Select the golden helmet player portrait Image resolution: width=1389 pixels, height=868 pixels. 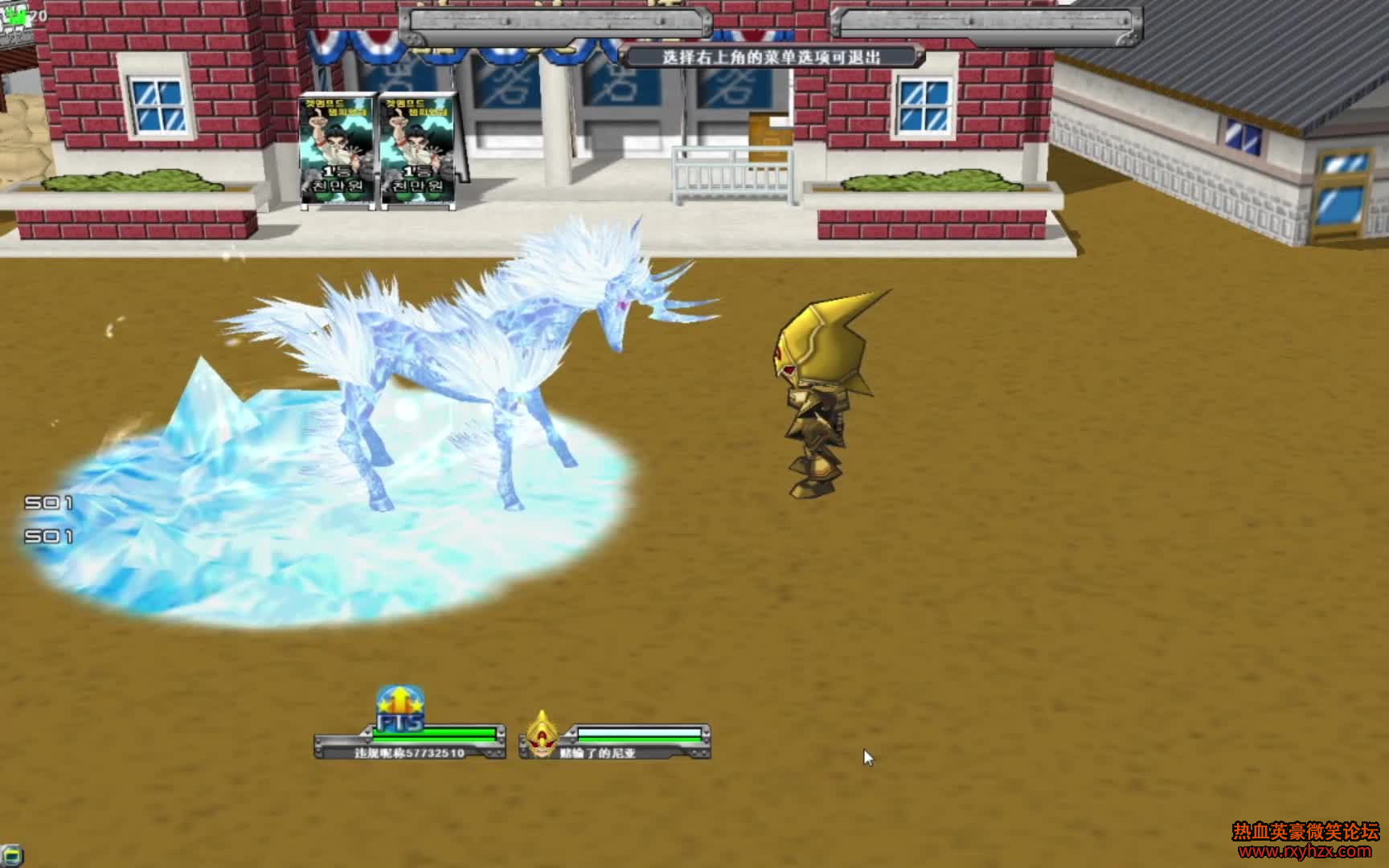click(543, 735)
